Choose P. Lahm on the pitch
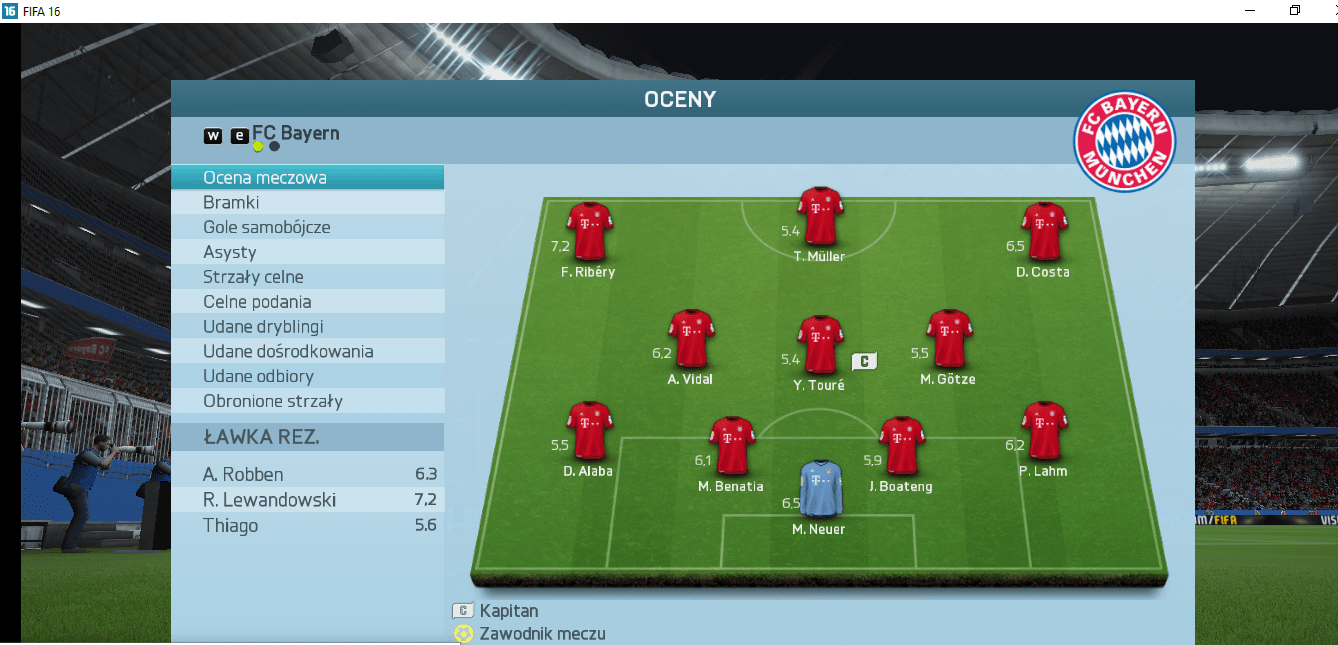 [x=1043, y=430]
